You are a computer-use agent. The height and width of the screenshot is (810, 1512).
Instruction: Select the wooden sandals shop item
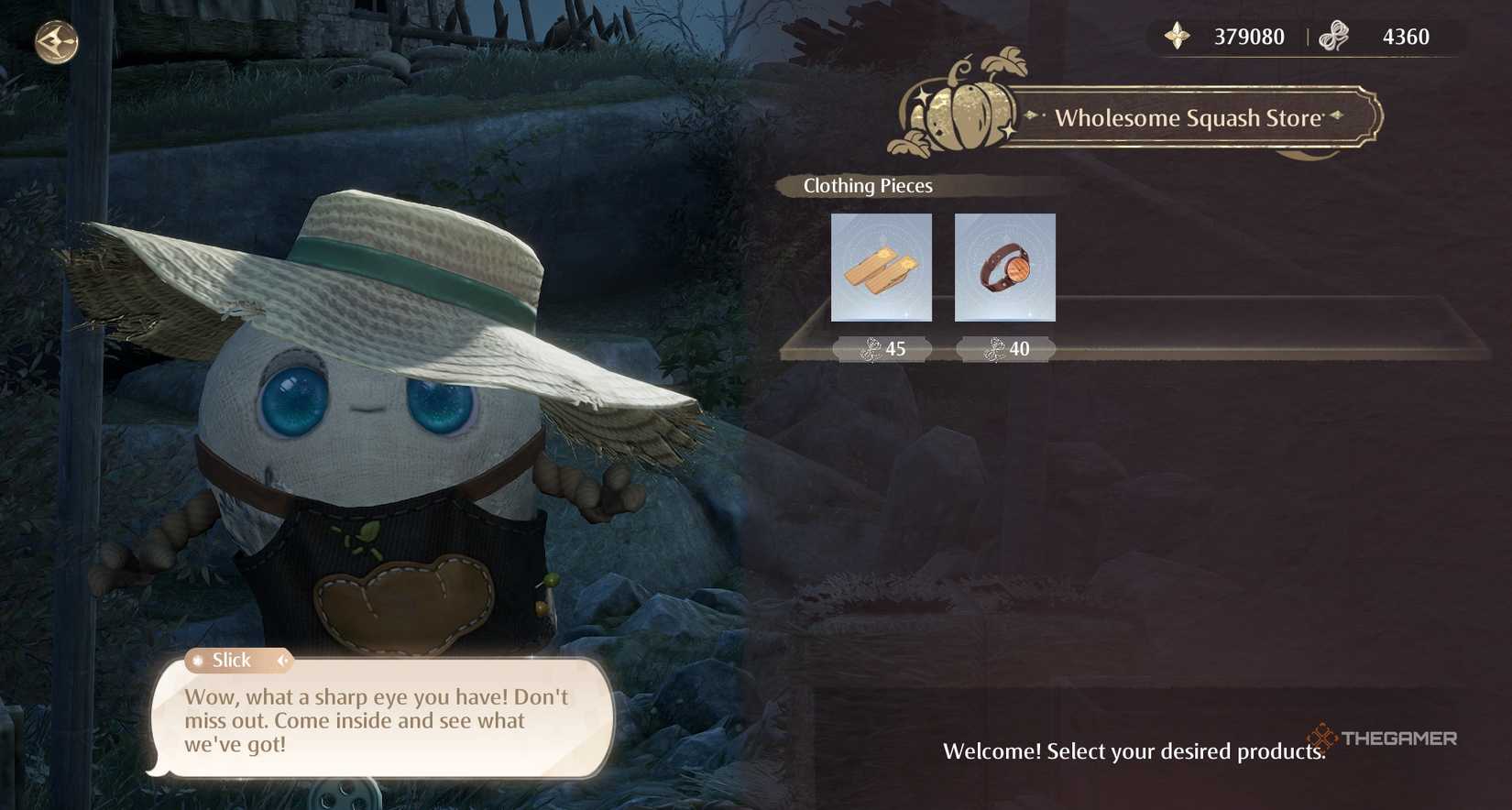(x=881, y=268)
